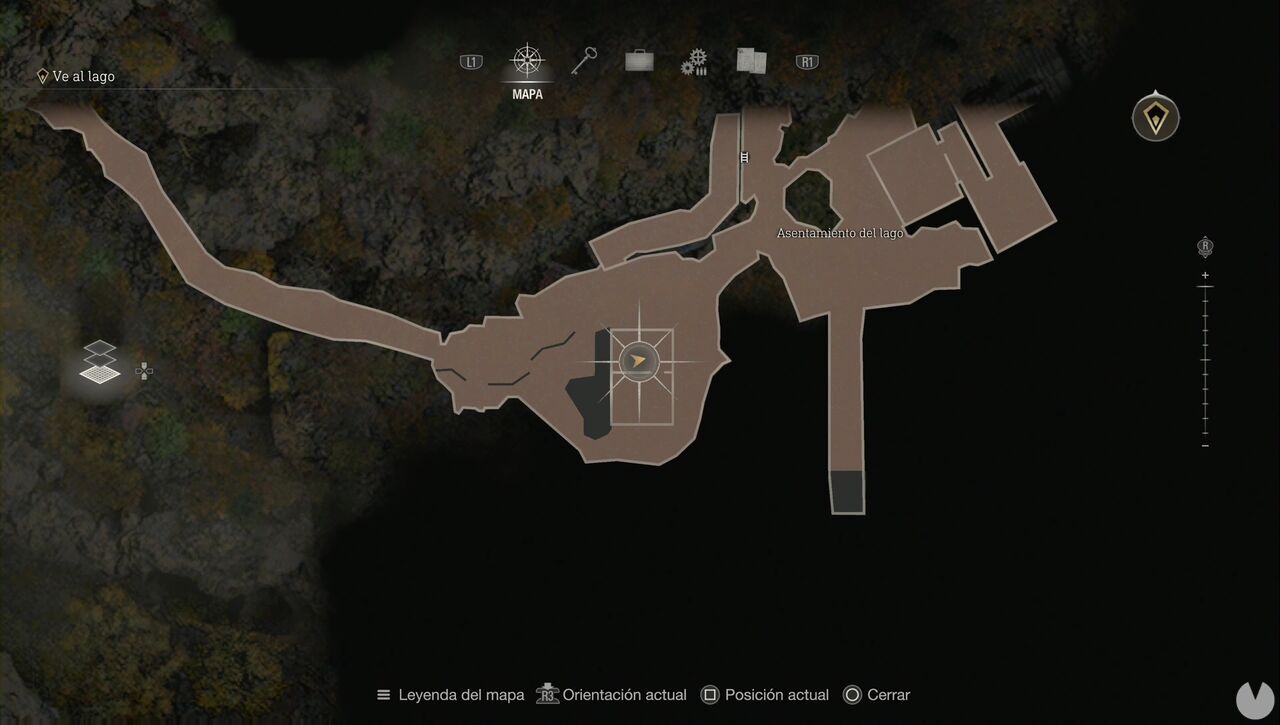
Task: Click Cerrar to close the map
Action: [880, 694]
